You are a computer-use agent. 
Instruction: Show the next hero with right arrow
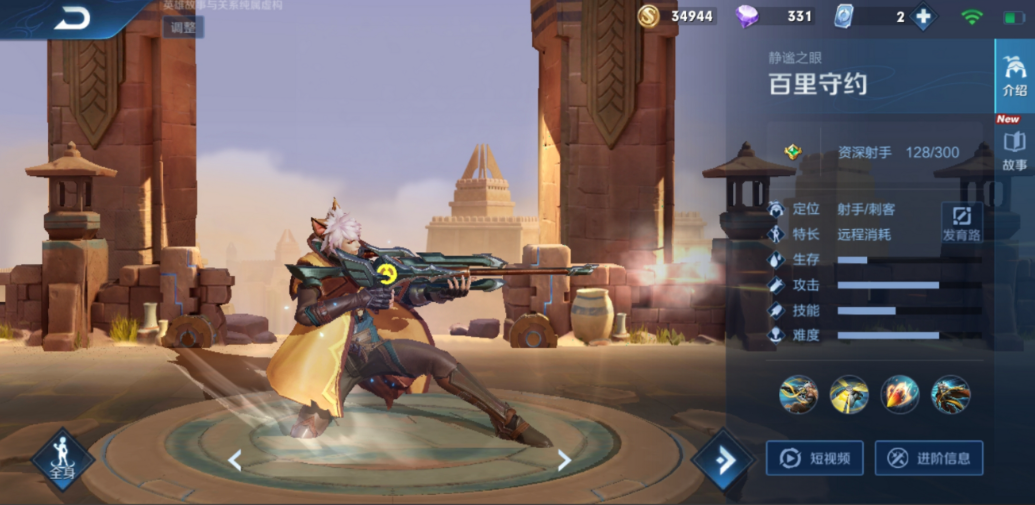[x=564, y=460]
